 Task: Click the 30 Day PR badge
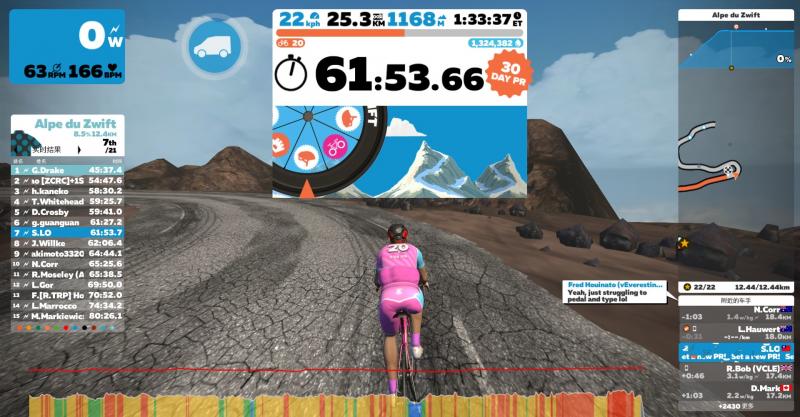coord(508,72)
